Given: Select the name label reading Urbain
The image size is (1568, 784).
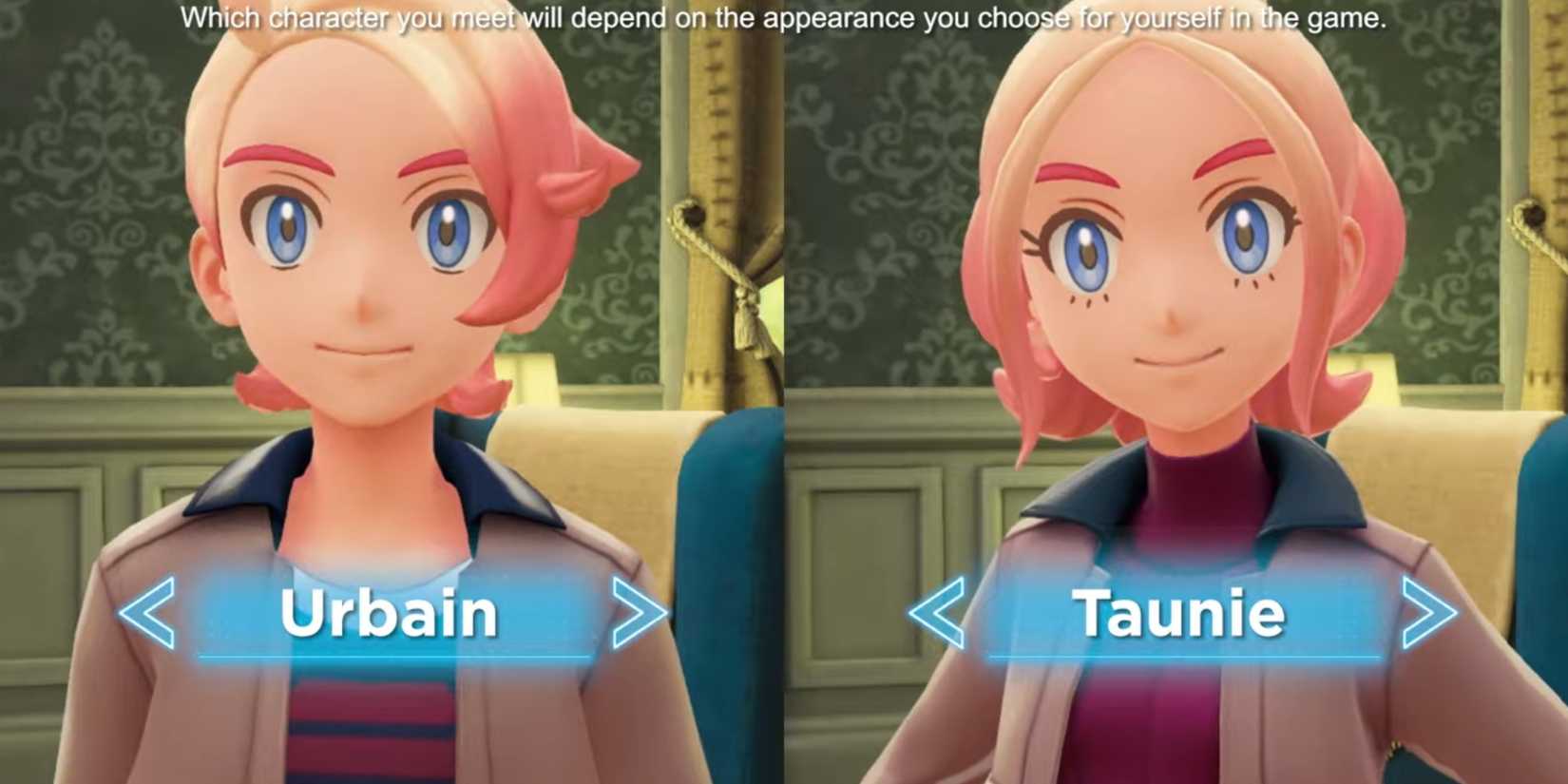Looking at the screenshot, I should click(390, 613).
